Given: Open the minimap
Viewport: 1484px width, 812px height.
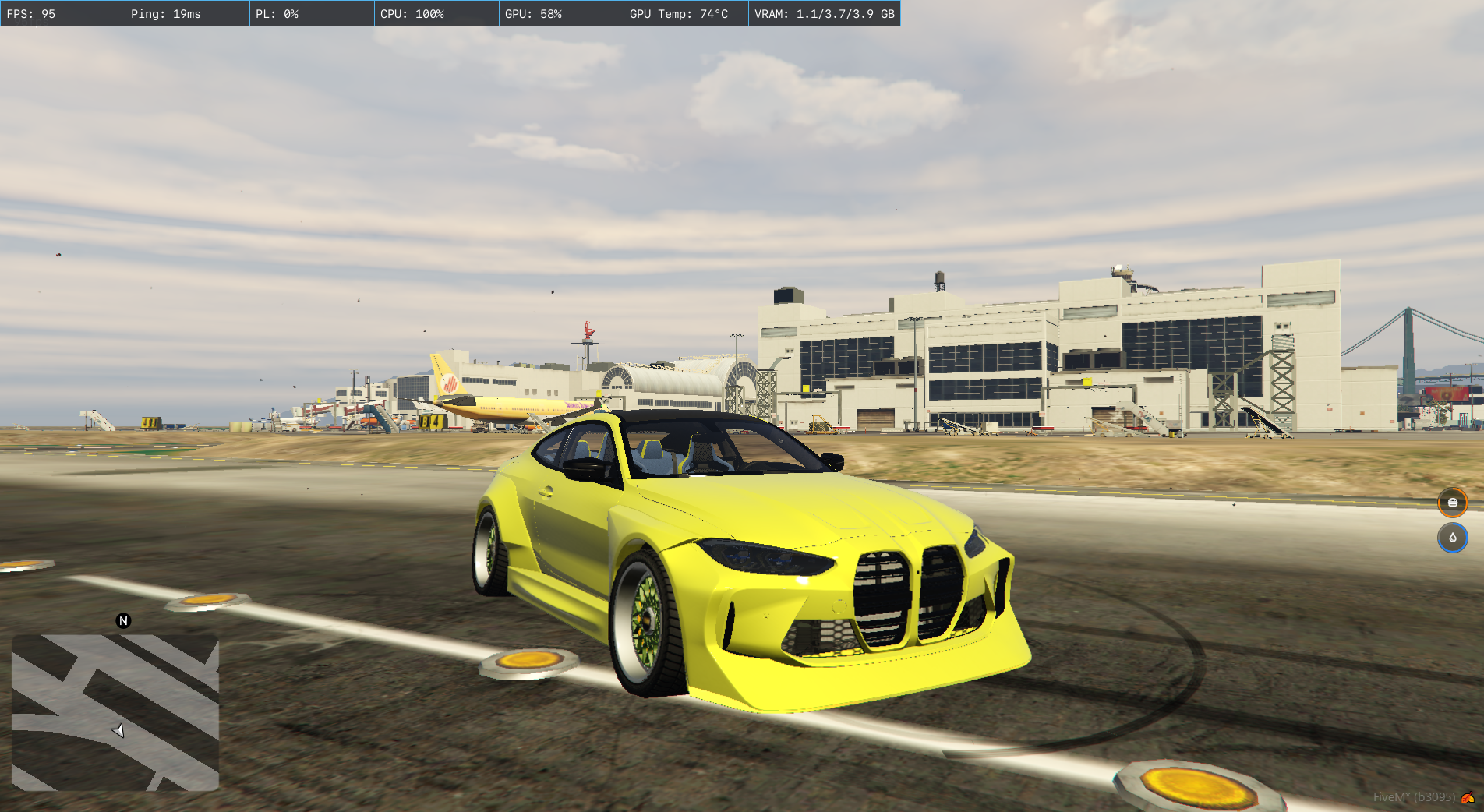Looking at the screenshot, I should pos(115,712).
